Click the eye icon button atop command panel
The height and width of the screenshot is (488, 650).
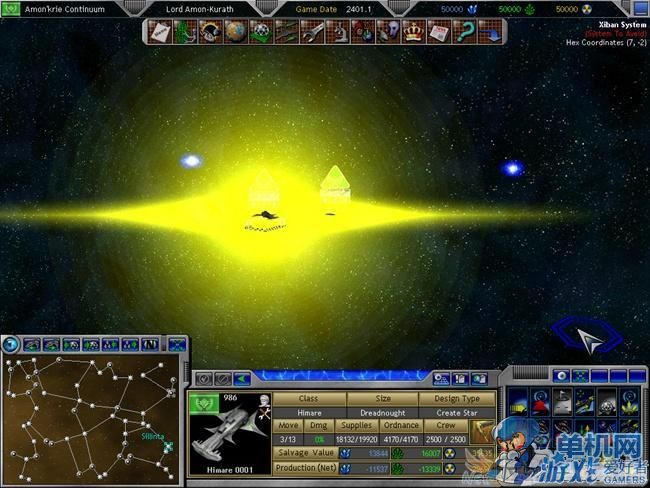pos(563,377)
